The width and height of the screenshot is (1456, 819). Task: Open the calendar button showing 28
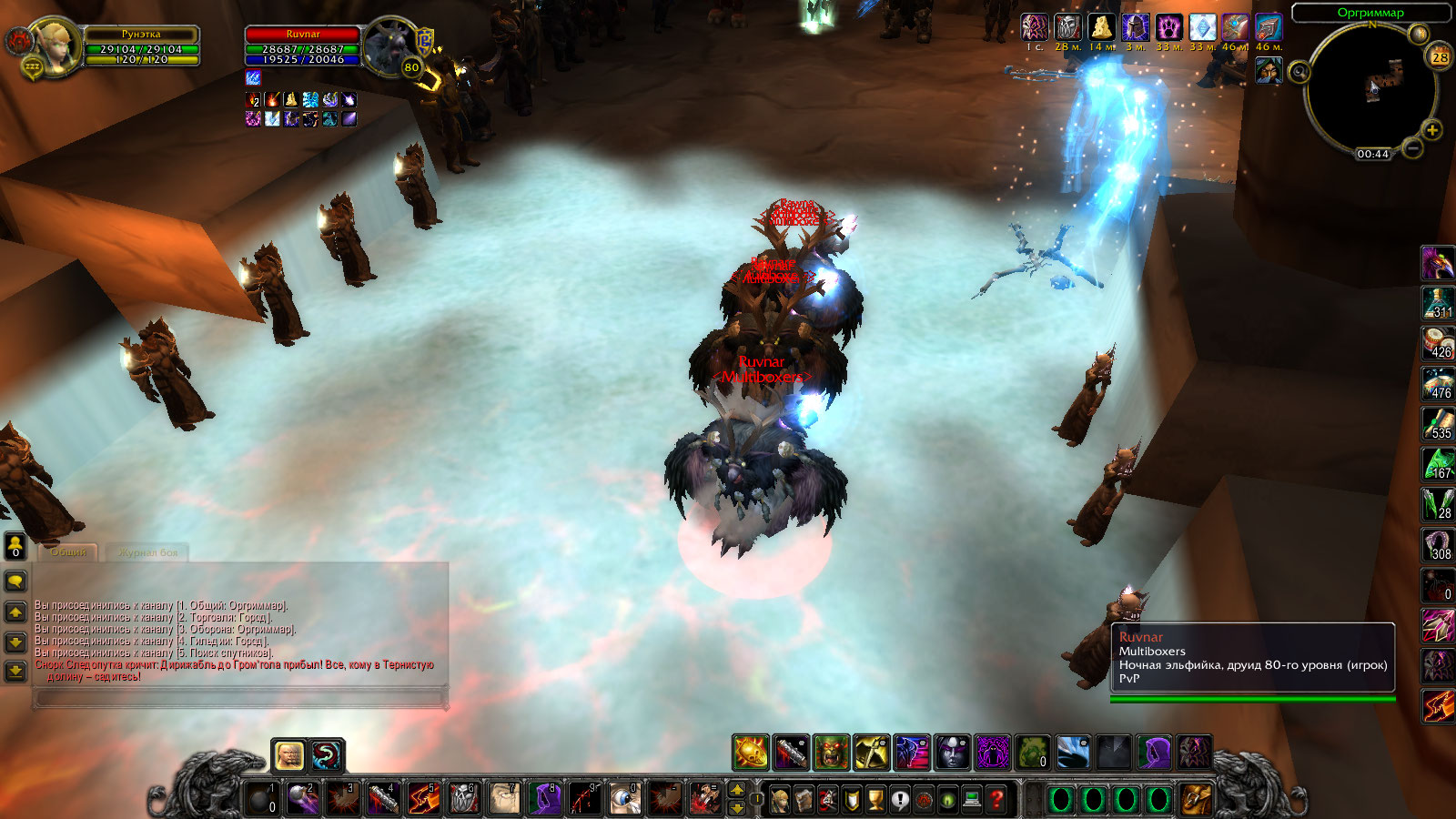pos(1440,57)
